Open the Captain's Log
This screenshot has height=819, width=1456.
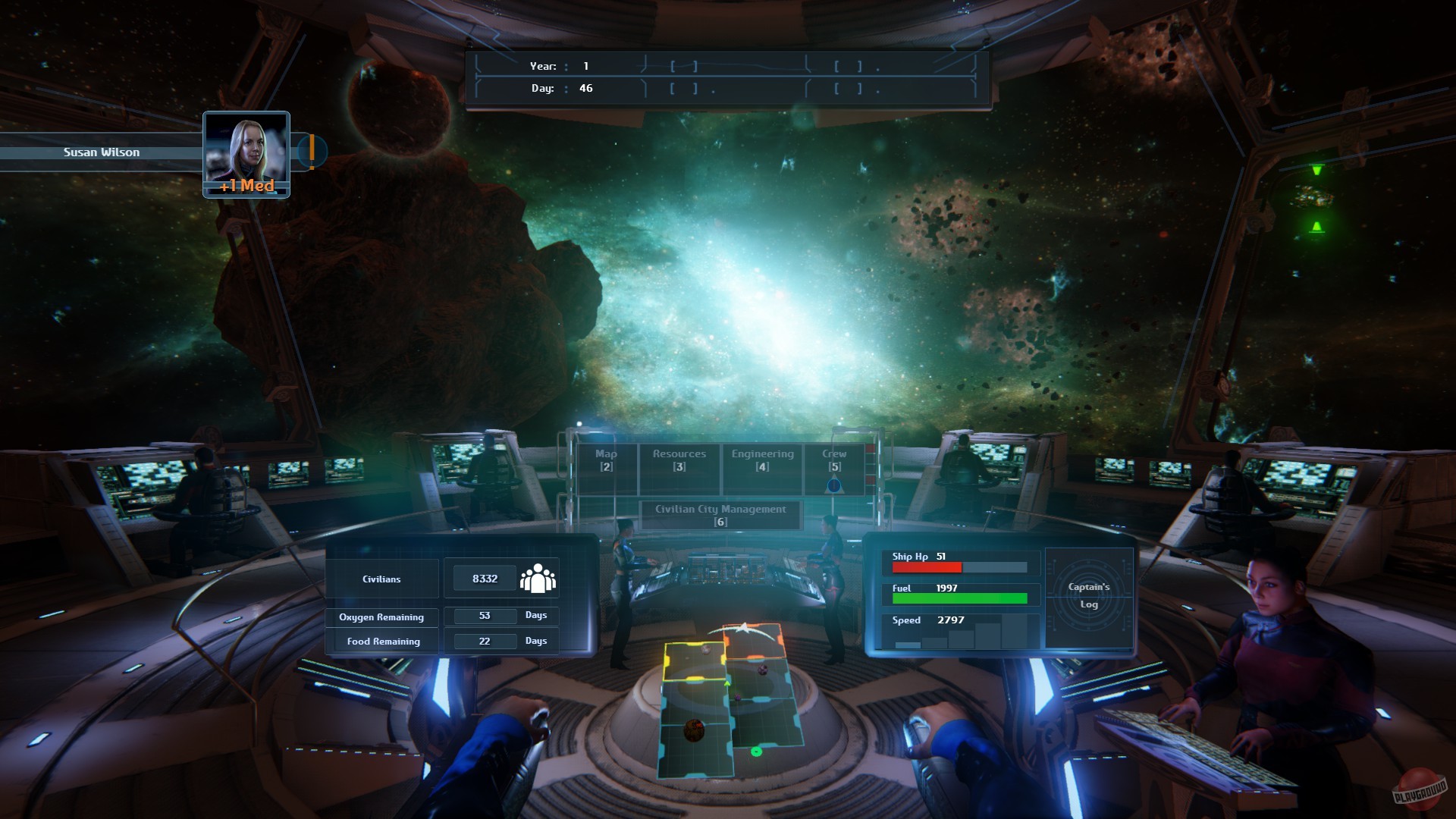1089,596
